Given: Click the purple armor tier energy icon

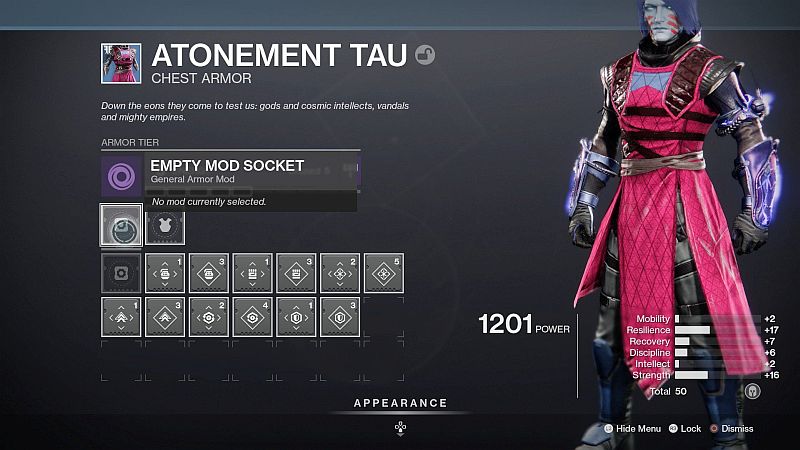Looking at the screenshot, I should (x=121, y=174).
